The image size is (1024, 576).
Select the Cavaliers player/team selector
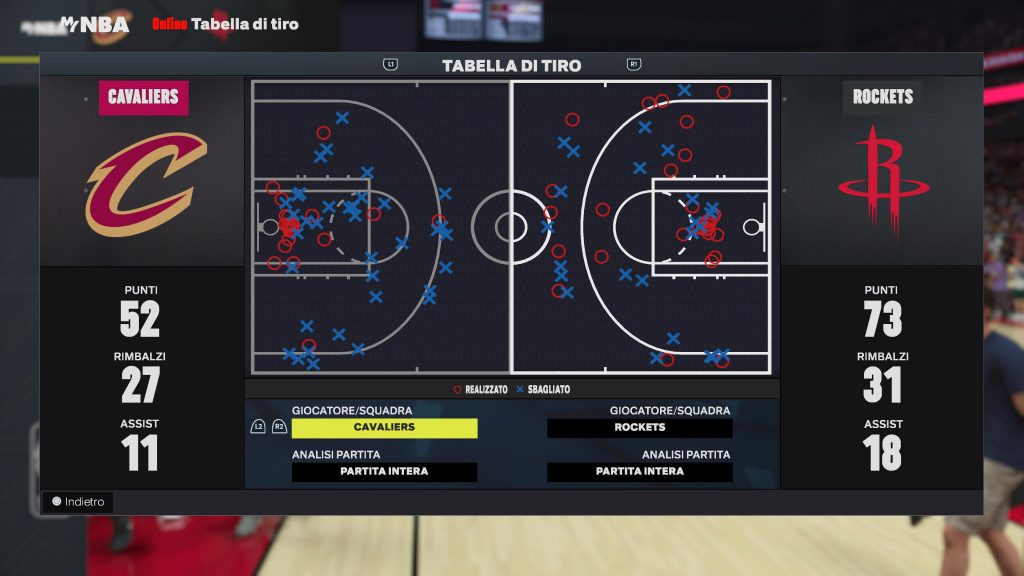coord(384,428)
